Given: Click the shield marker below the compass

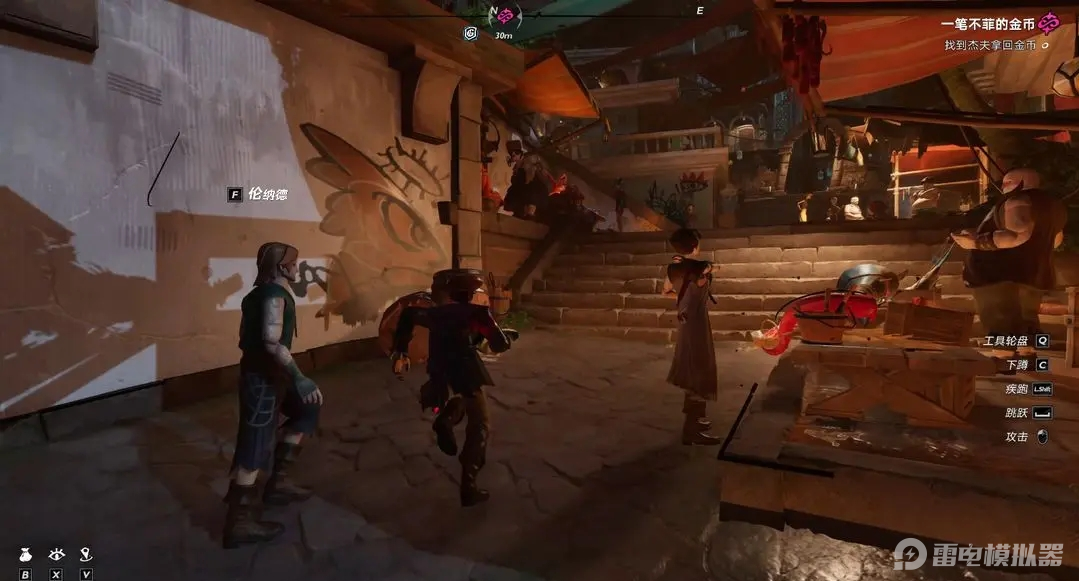Looking at the screenshot, I should coord(471,33).
